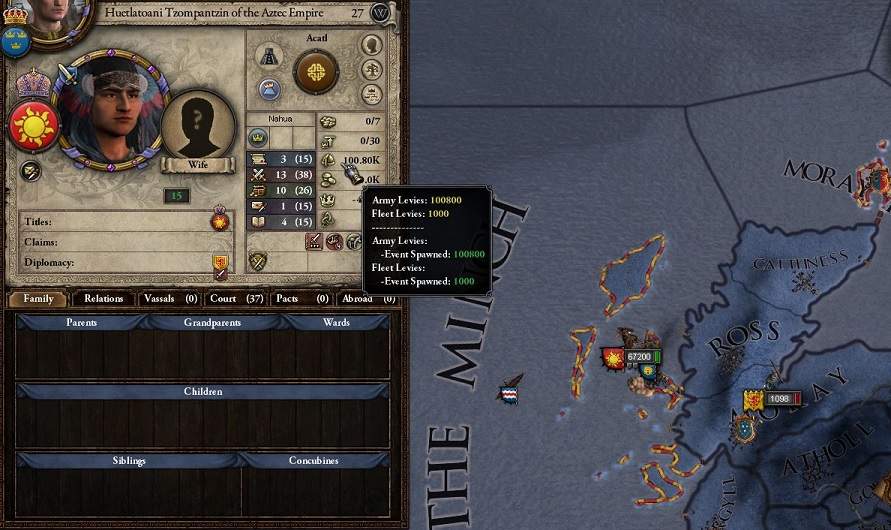Click the crossed swords shield icon
Viewport: 891px width, 530px height.
[258, 262]
